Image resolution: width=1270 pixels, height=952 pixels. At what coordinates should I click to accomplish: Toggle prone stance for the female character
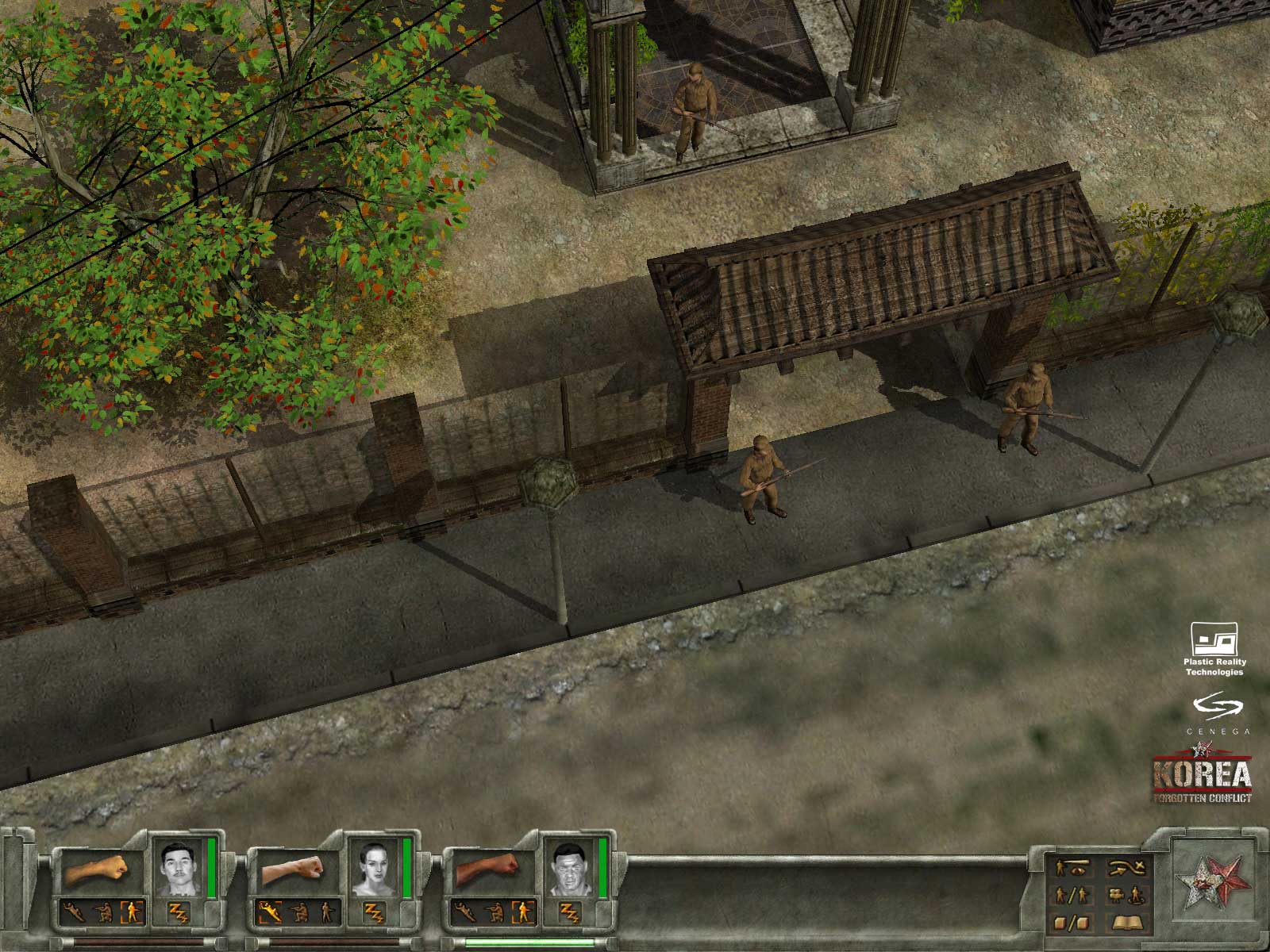[270, 912]
